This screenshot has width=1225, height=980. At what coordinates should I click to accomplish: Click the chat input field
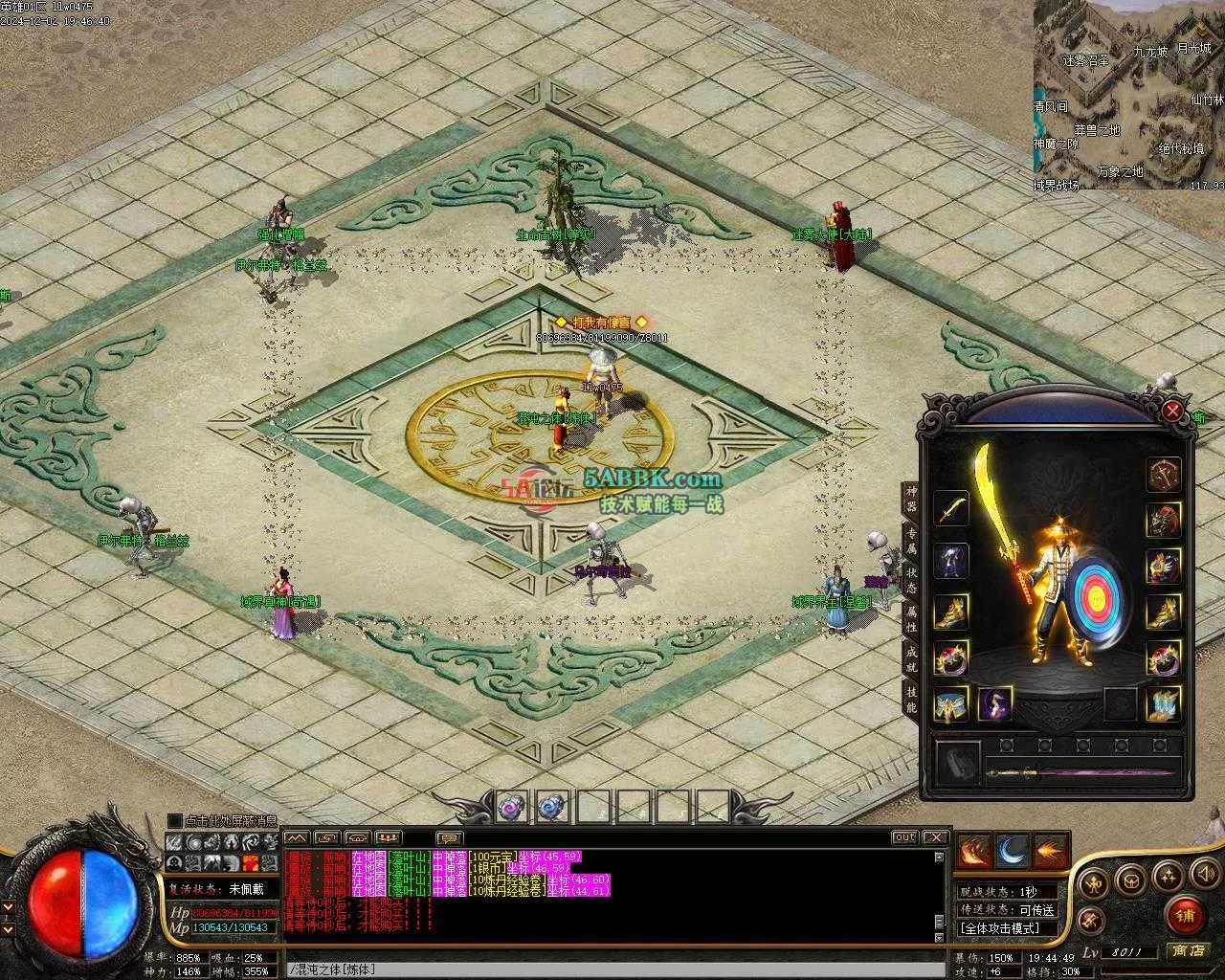tap(612, 969)
